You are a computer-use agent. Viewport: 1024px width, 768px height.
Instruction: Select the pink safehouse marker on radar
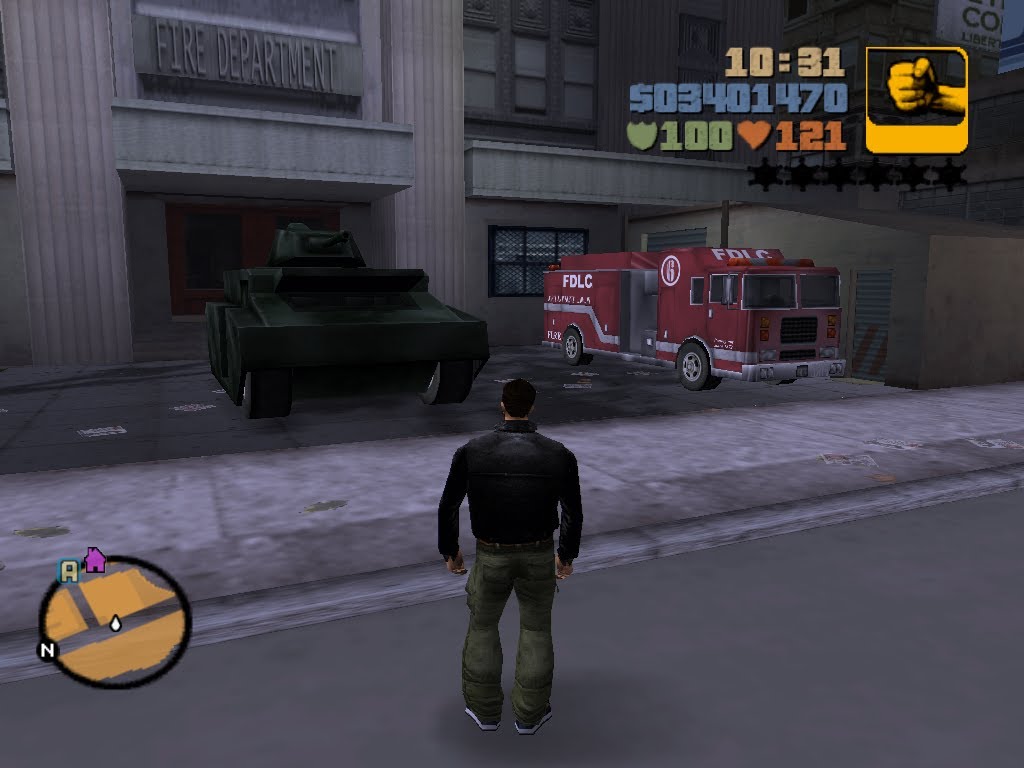pyautogui.click(x=95, y=559)
